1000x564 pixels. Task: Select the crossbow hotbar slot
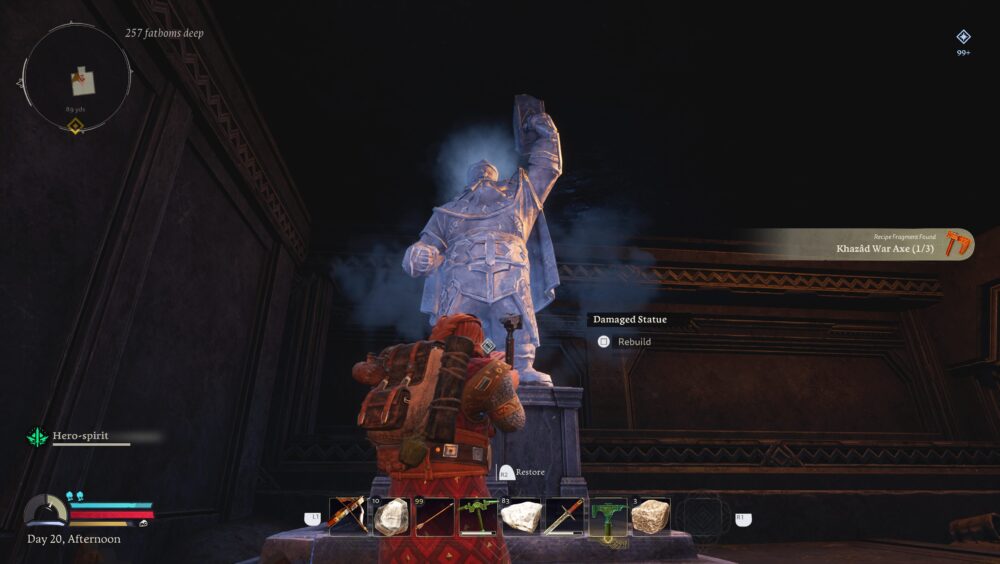click(347, 517)
